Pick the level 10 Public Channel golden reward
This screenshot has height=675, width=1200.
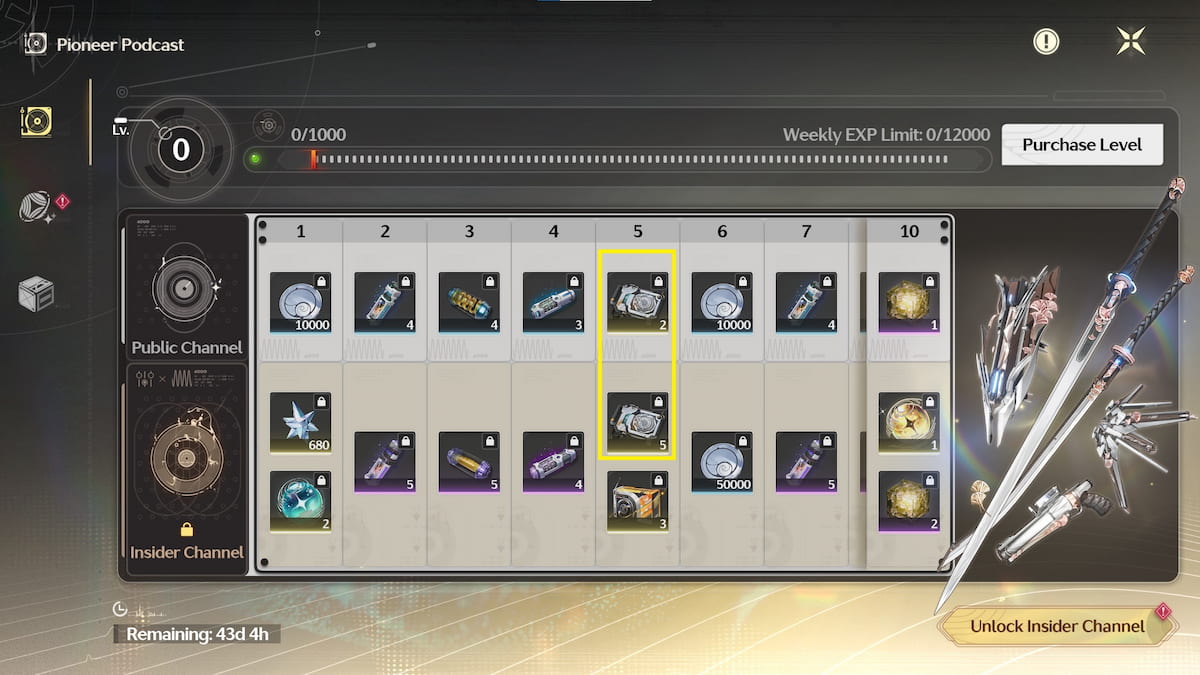click(909, 302)
